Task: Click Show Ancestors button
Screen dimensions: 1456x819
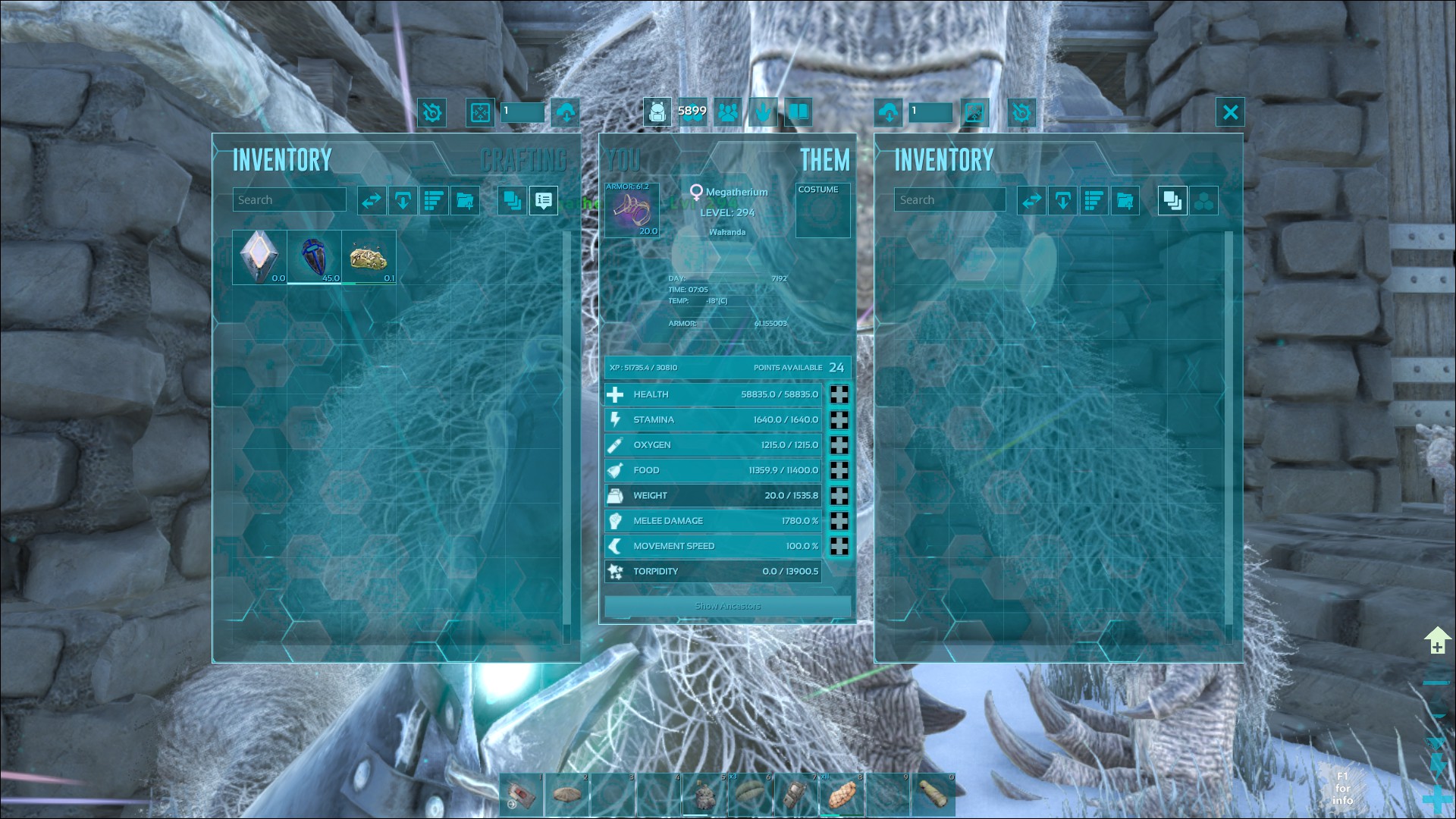Action: pyautogui.click(x=727, y=606)
